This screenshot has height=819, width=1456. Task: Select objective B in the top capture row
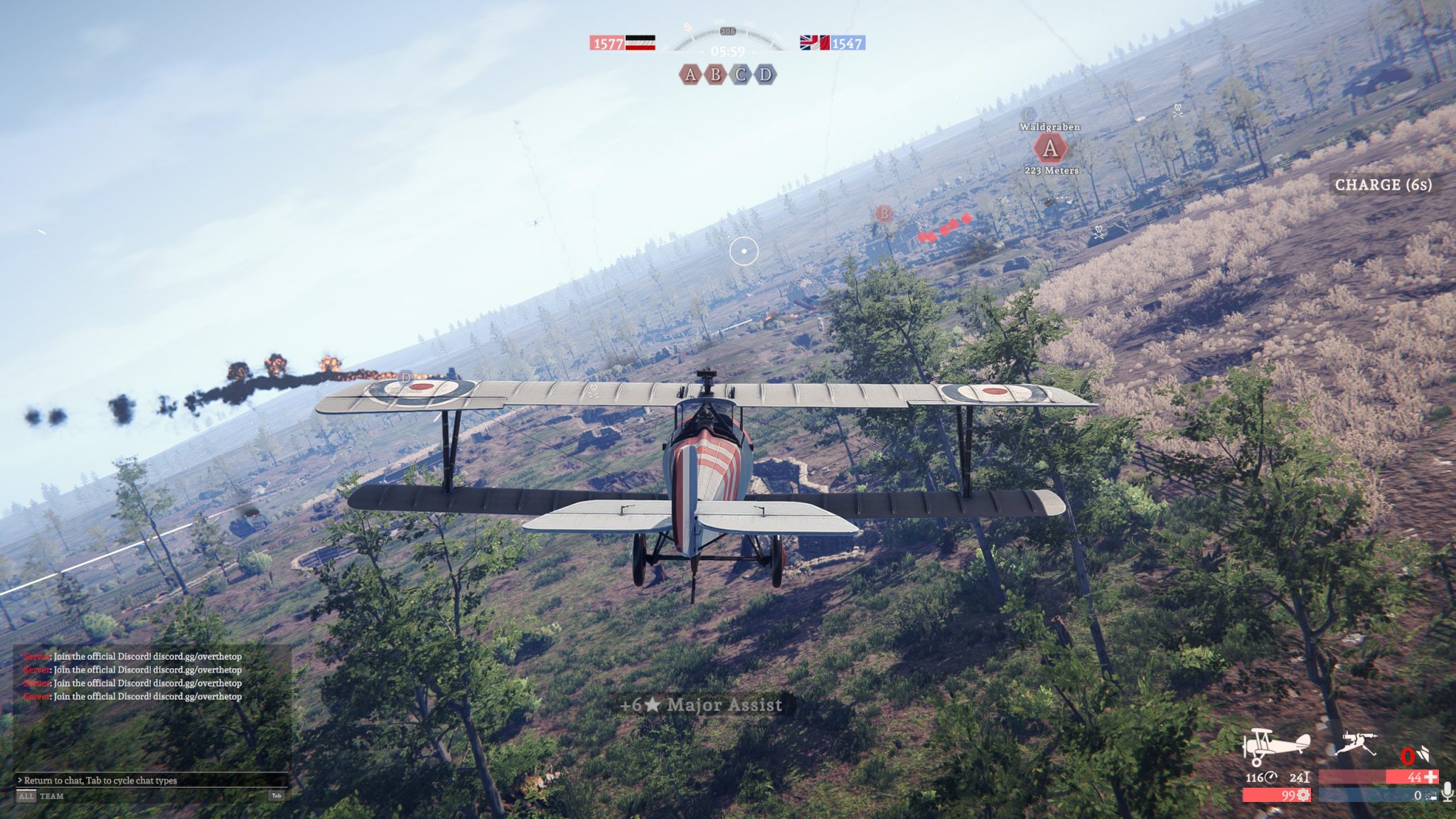[x=715, y=75]
